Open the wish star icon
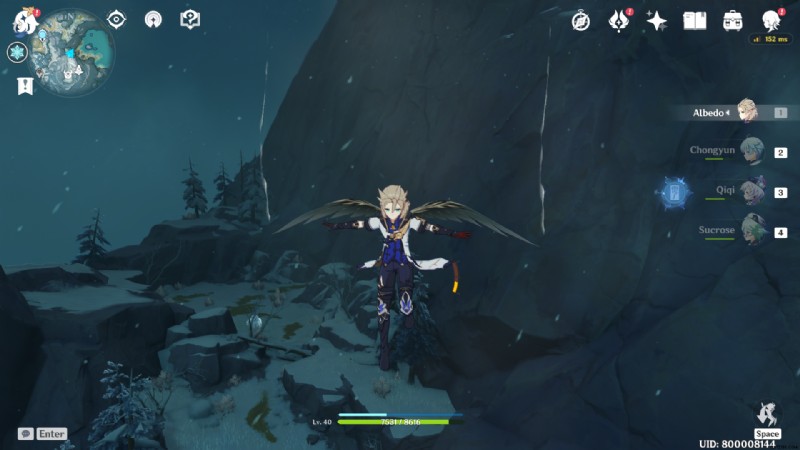This screenshot has height=450, width=800. coord(657,21)
